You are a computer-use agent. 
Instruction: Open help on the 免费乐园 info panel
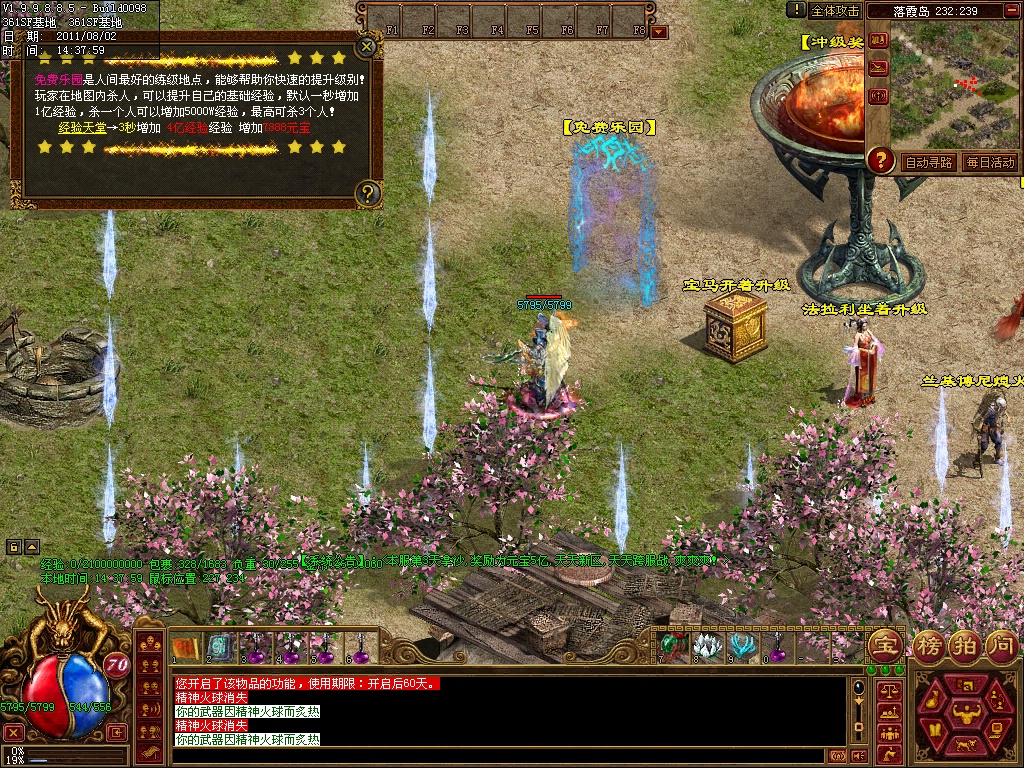pos(369,192)
